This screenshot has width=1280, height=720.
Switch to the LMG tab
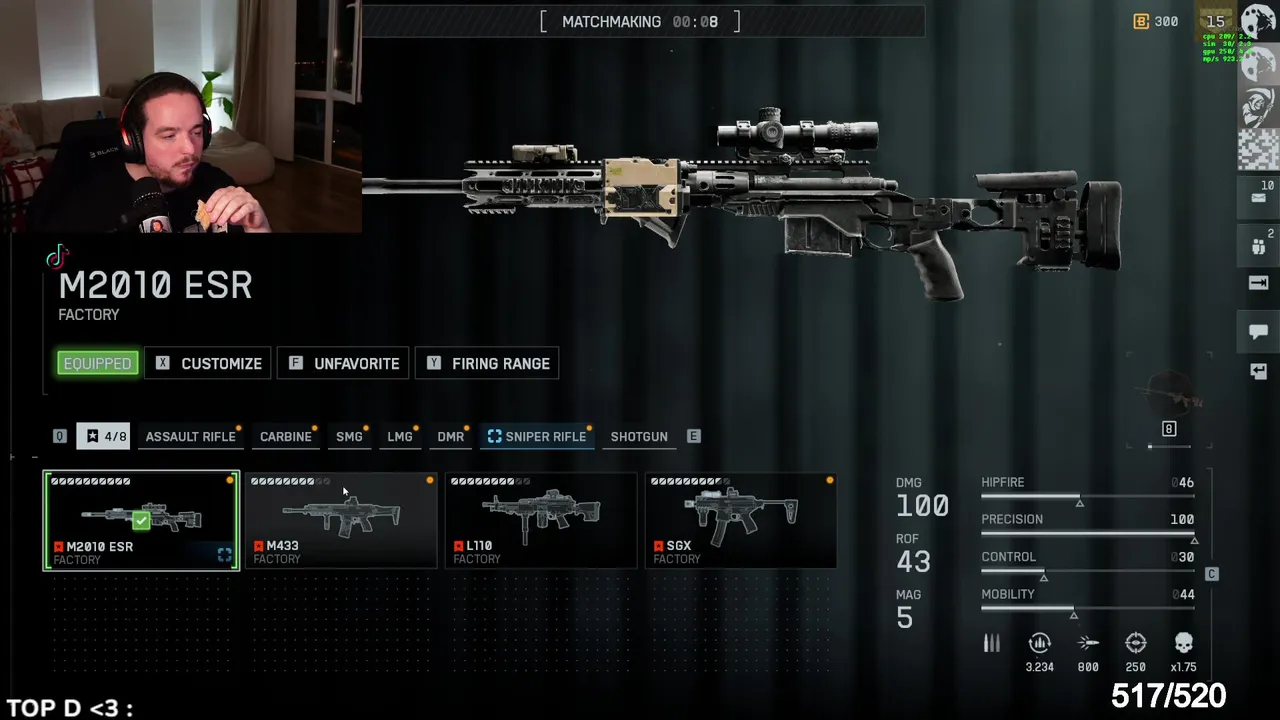pyautogui.click(x=399, y=437)
